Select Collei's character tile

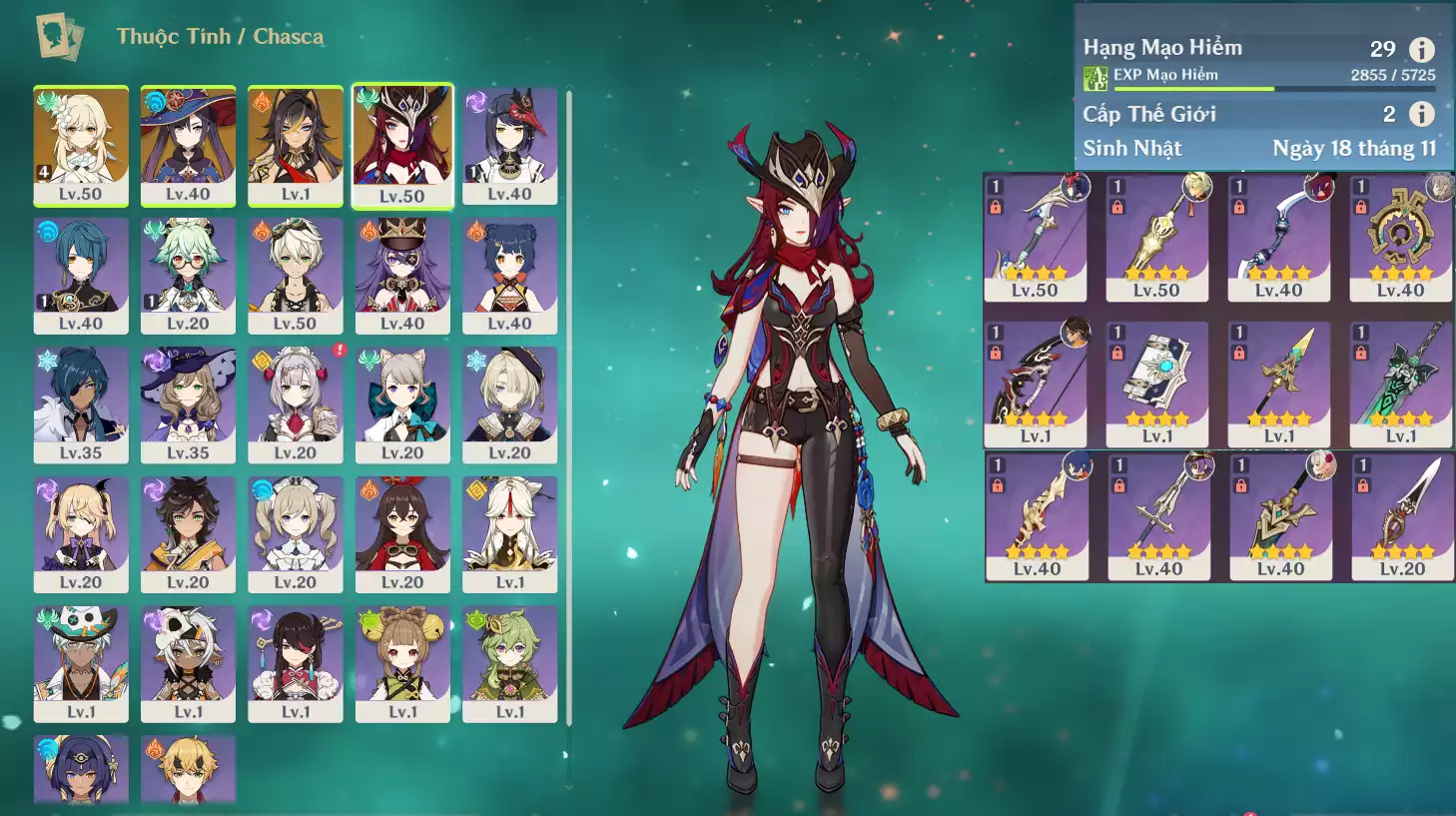509,663
